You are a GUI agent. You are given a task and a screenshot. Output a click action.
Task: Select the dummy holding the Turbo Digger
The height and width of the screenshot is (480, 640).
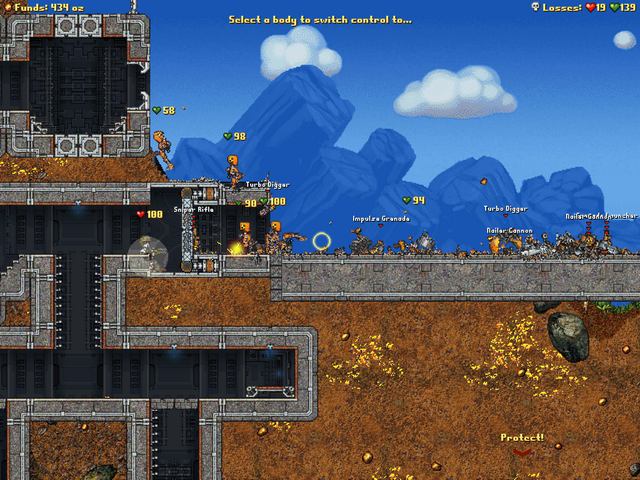click(x=235, y=170)
